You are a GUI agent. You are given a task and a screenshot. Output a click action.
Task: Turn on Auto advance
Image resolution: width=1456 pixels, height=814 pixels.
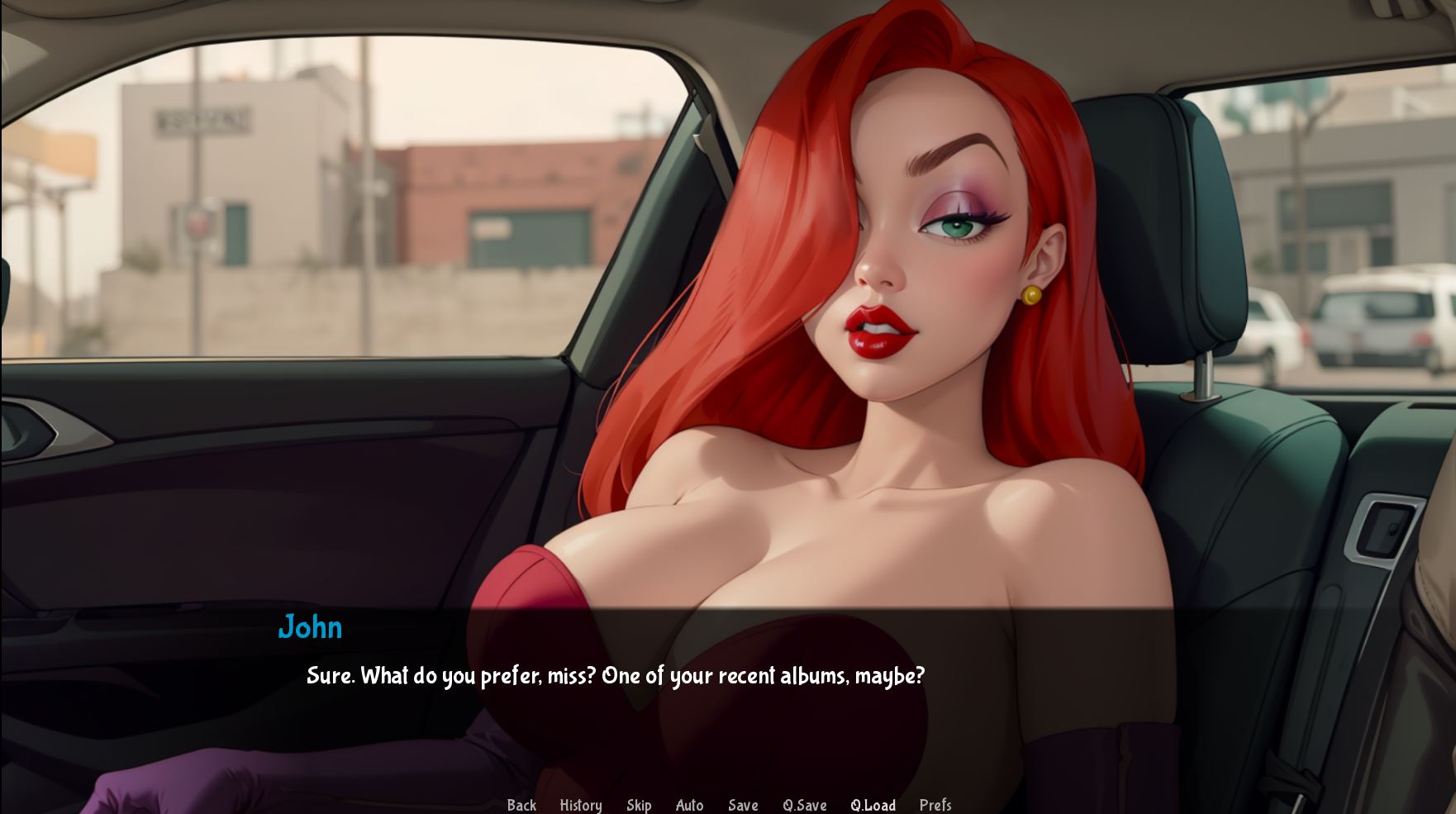[x=689, y=805]
